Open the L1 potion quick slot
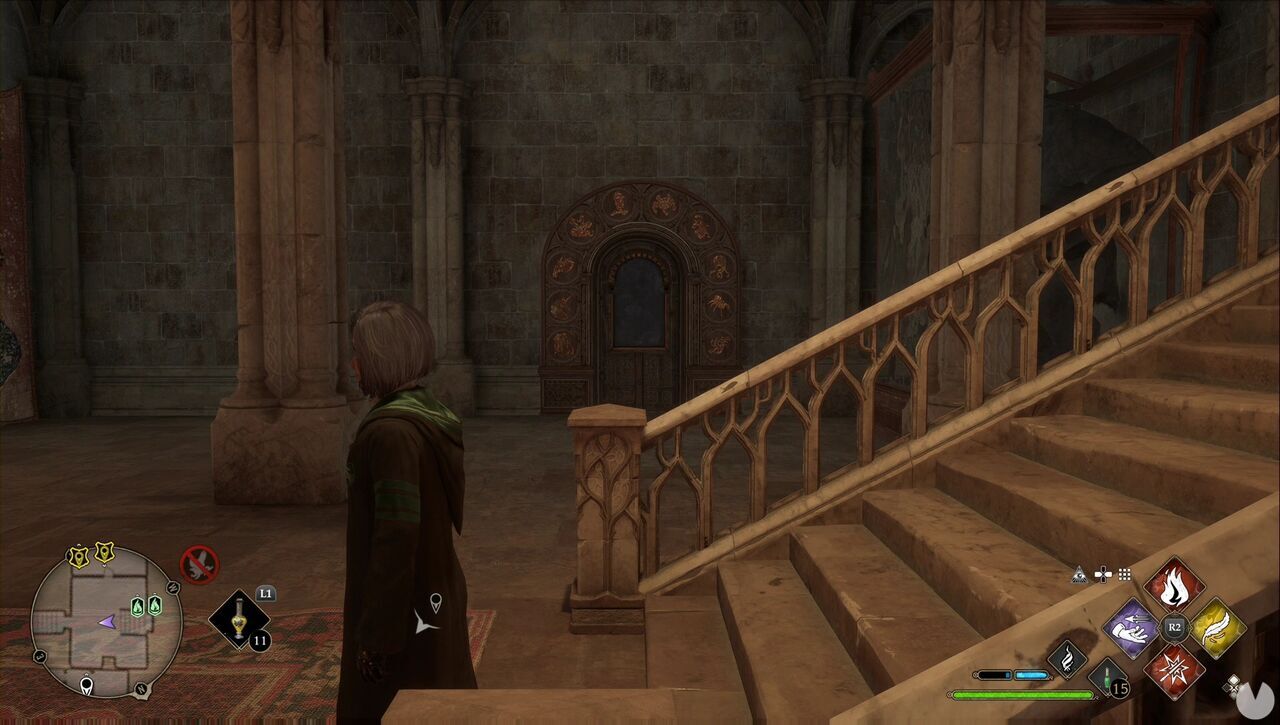 [x=237, y=621]
